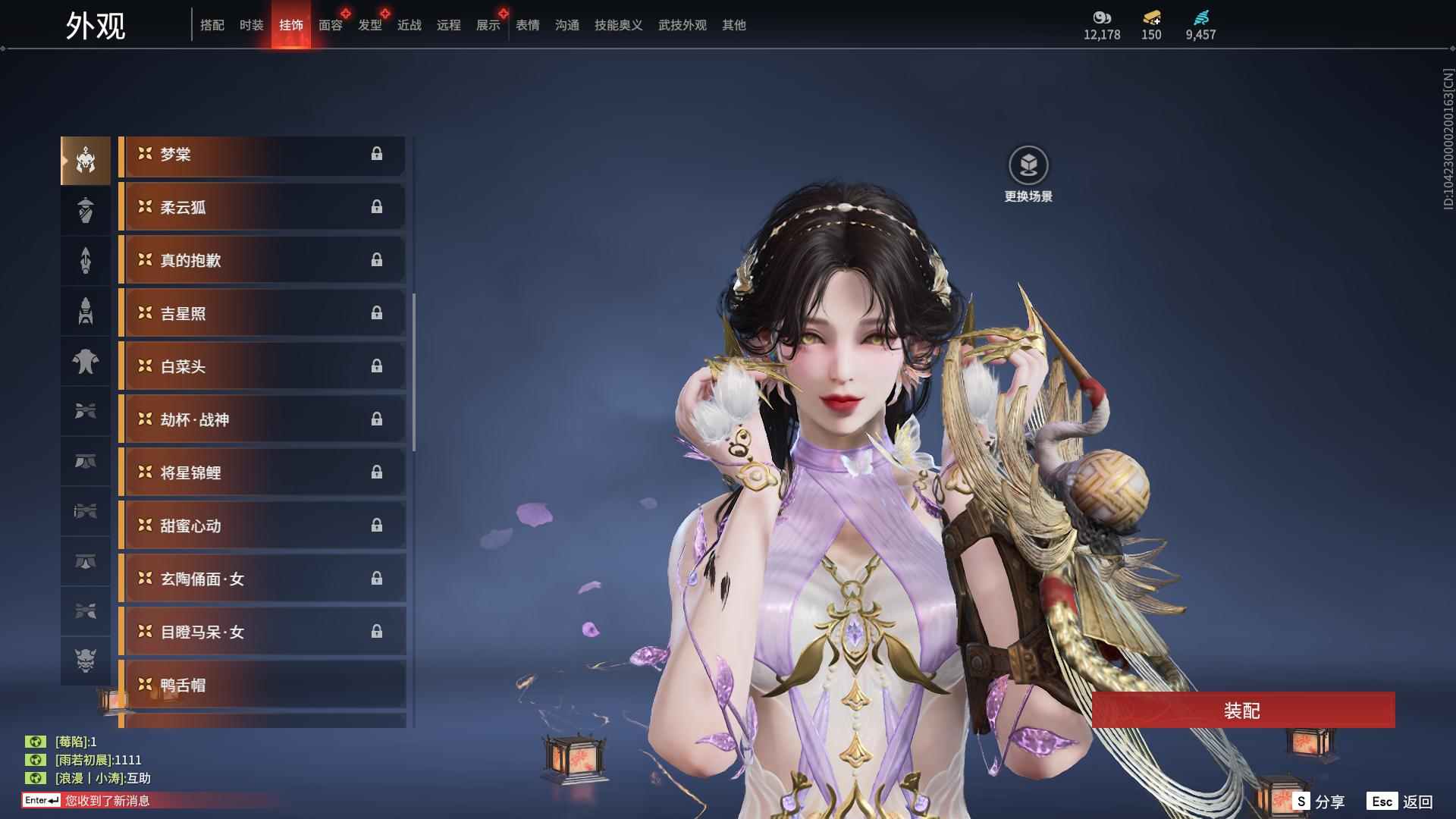Click the coin currency icon showing 12,178
1456x819 pixels.
pyautogui.click(x=1101, y=17)
